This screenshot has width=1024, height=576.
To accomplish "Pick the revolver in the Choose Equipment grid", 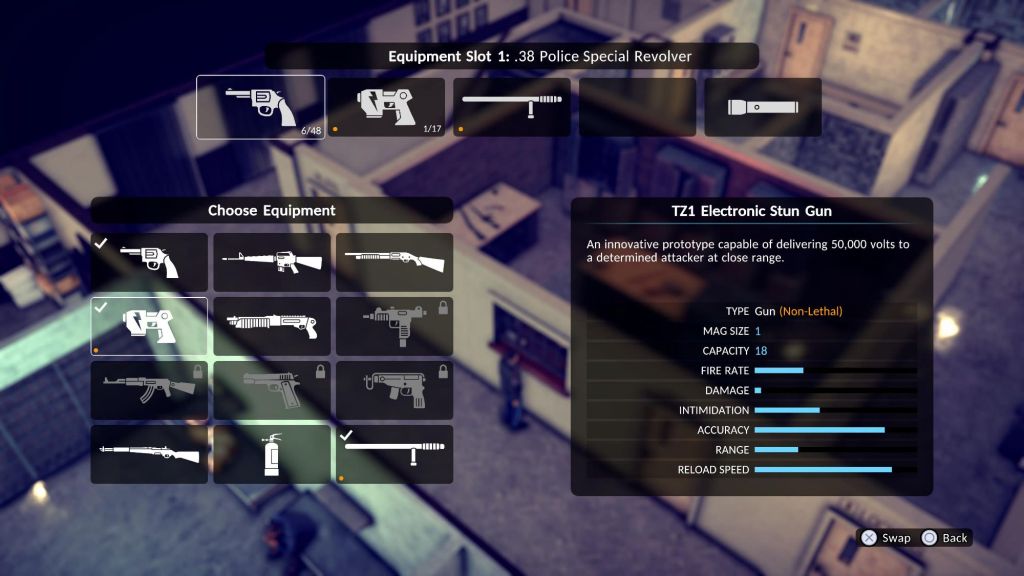I will 149,262.
